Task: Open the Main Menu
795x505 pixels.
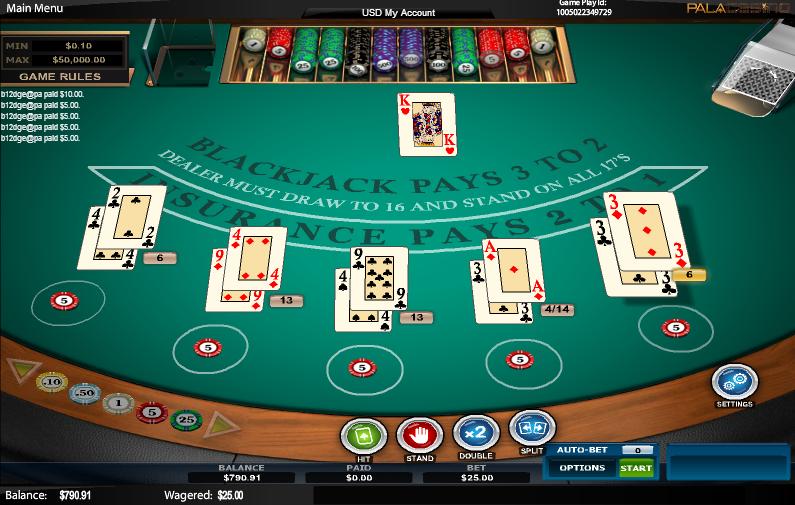Action: coord(36,8)
